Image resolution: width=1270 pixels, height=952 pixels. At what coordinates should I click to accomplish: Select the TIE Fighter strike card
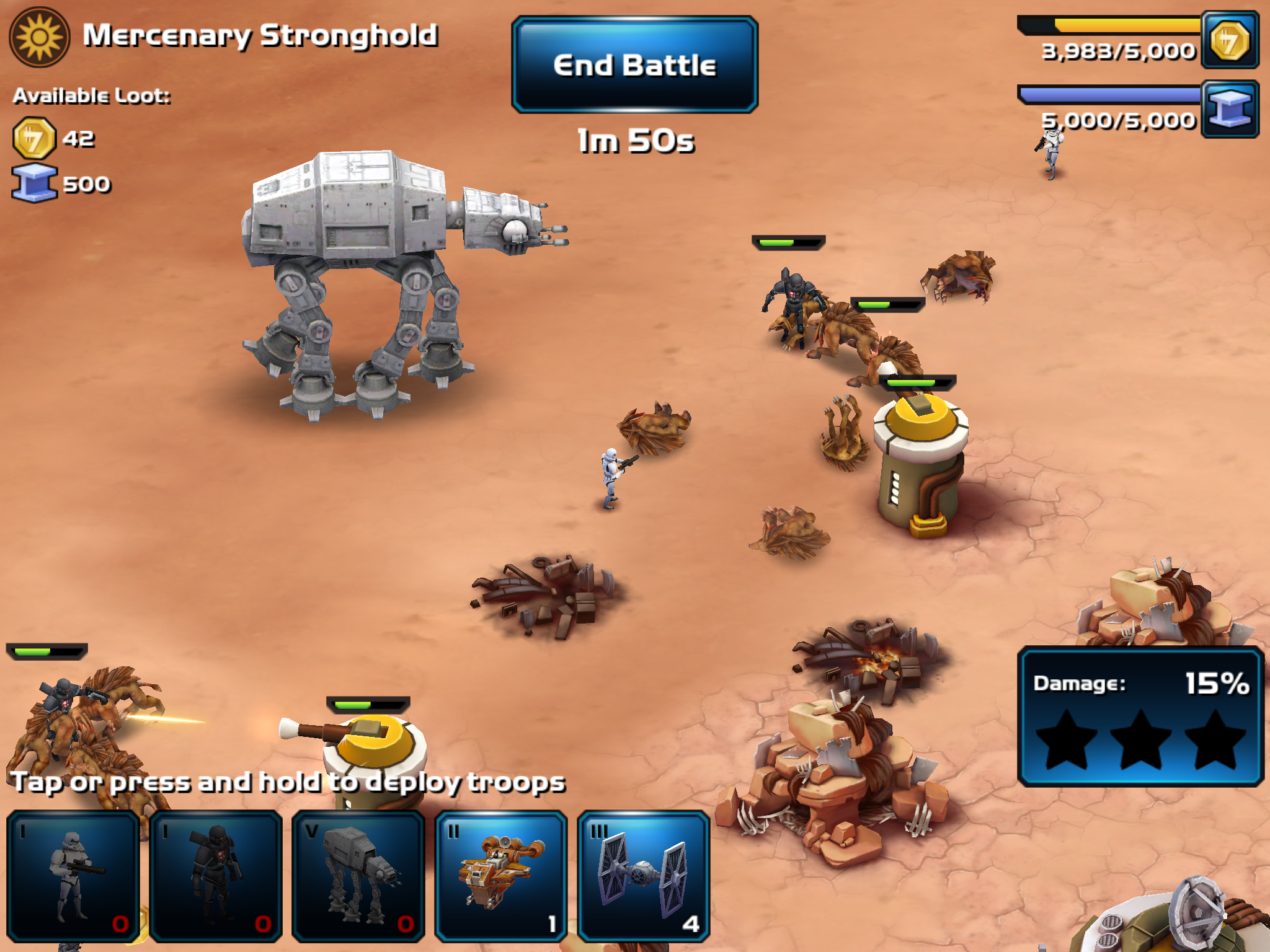643,876
